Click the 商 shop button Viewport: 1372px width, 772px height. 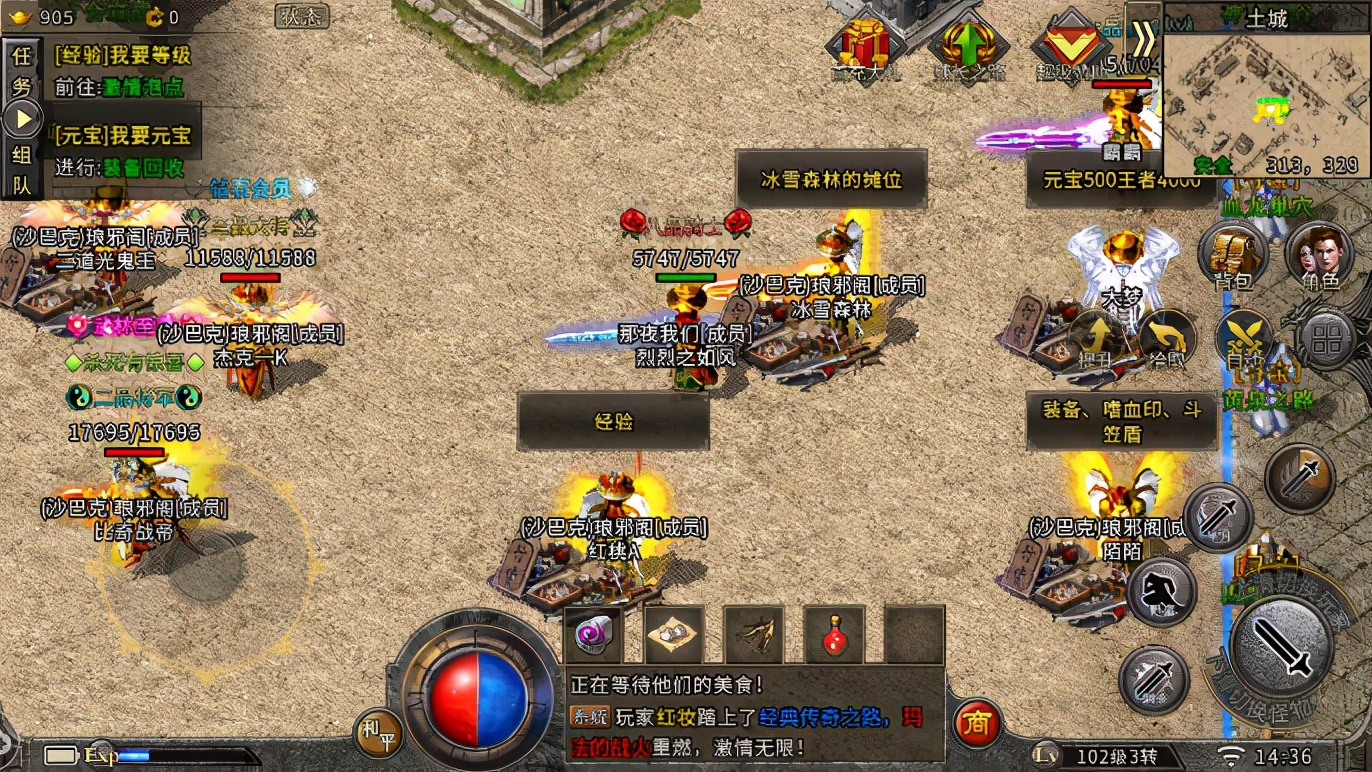[x=977, y=723]
